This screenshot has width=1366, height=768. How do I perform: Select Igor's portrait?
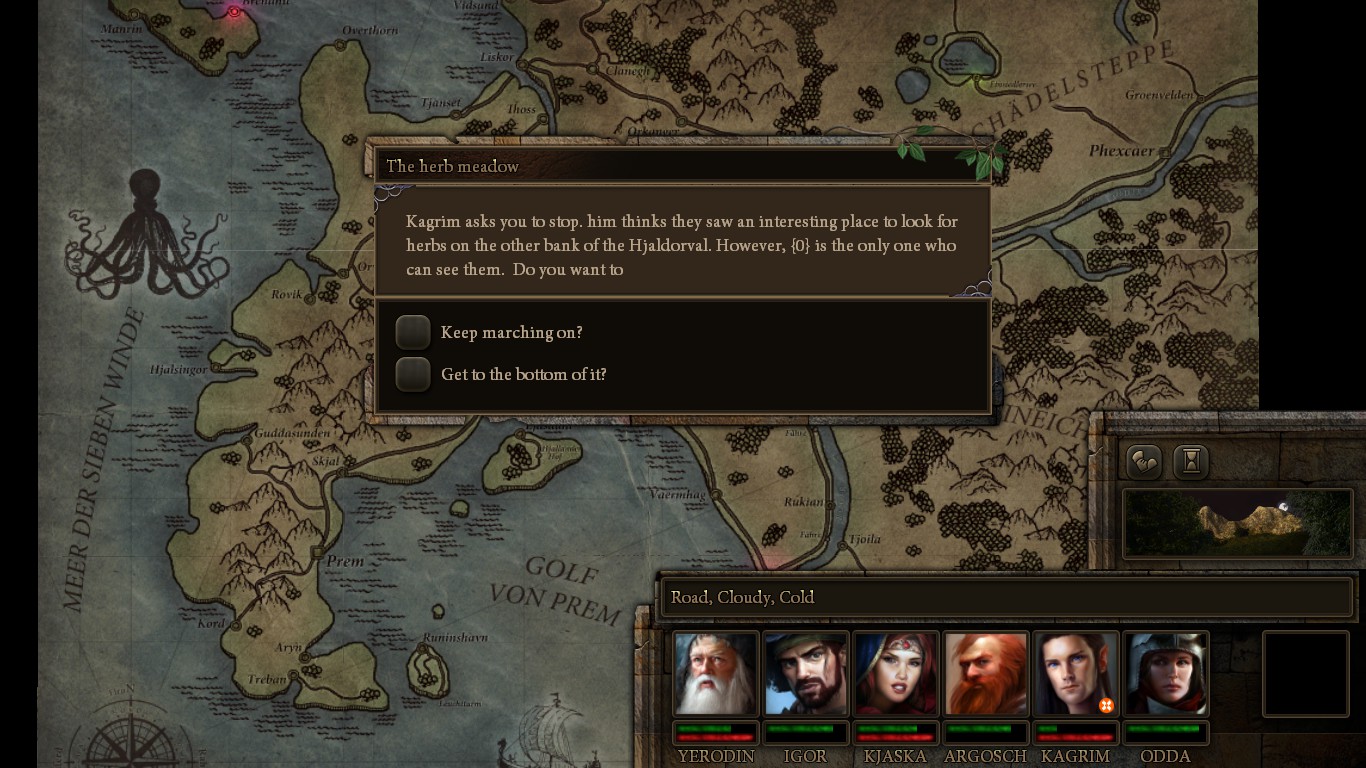click(x=806, y=673)
